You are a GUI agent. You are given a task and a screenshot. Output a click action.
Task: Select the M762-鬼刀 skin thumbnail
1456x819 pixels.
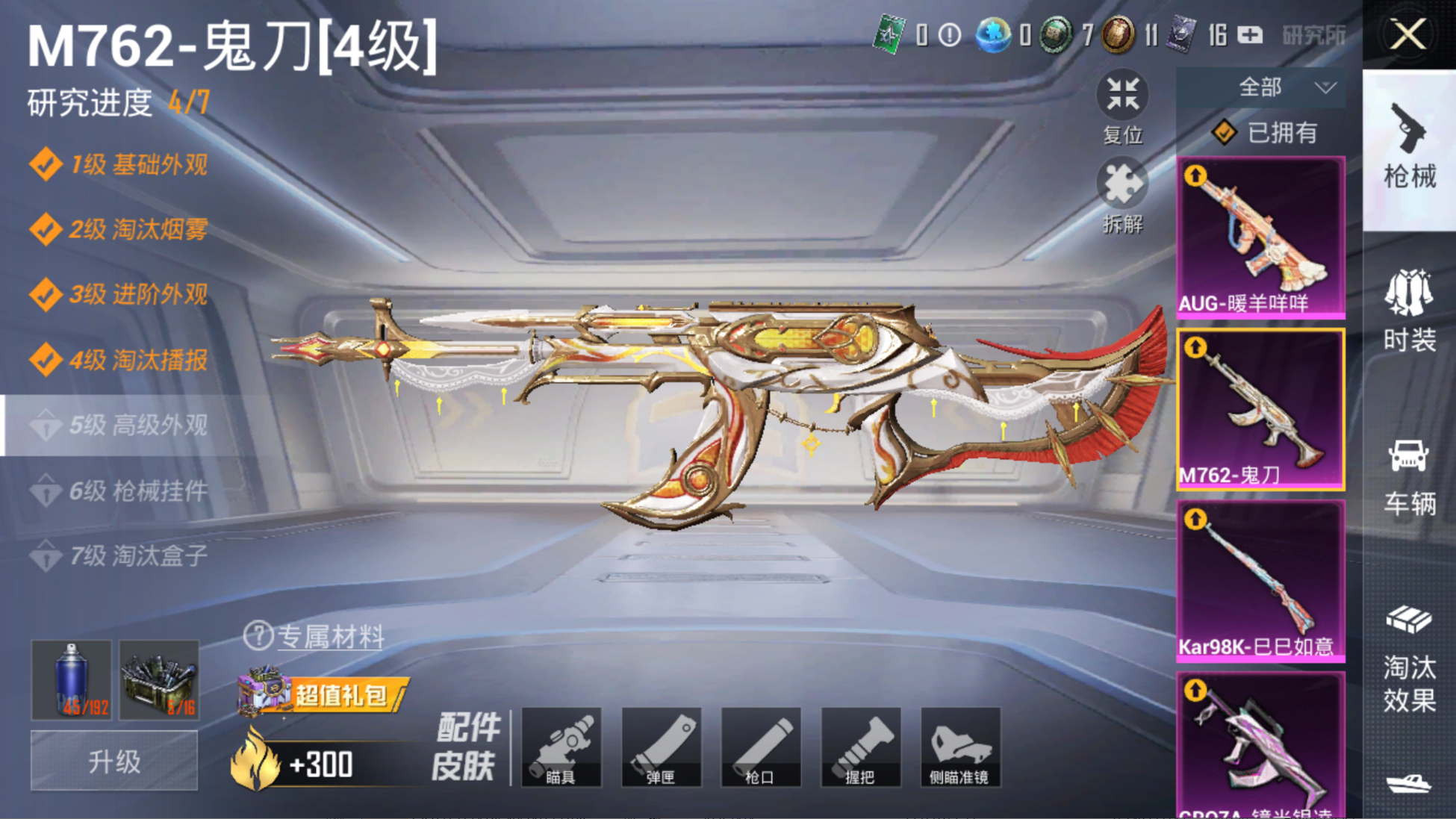point(1260,409)
